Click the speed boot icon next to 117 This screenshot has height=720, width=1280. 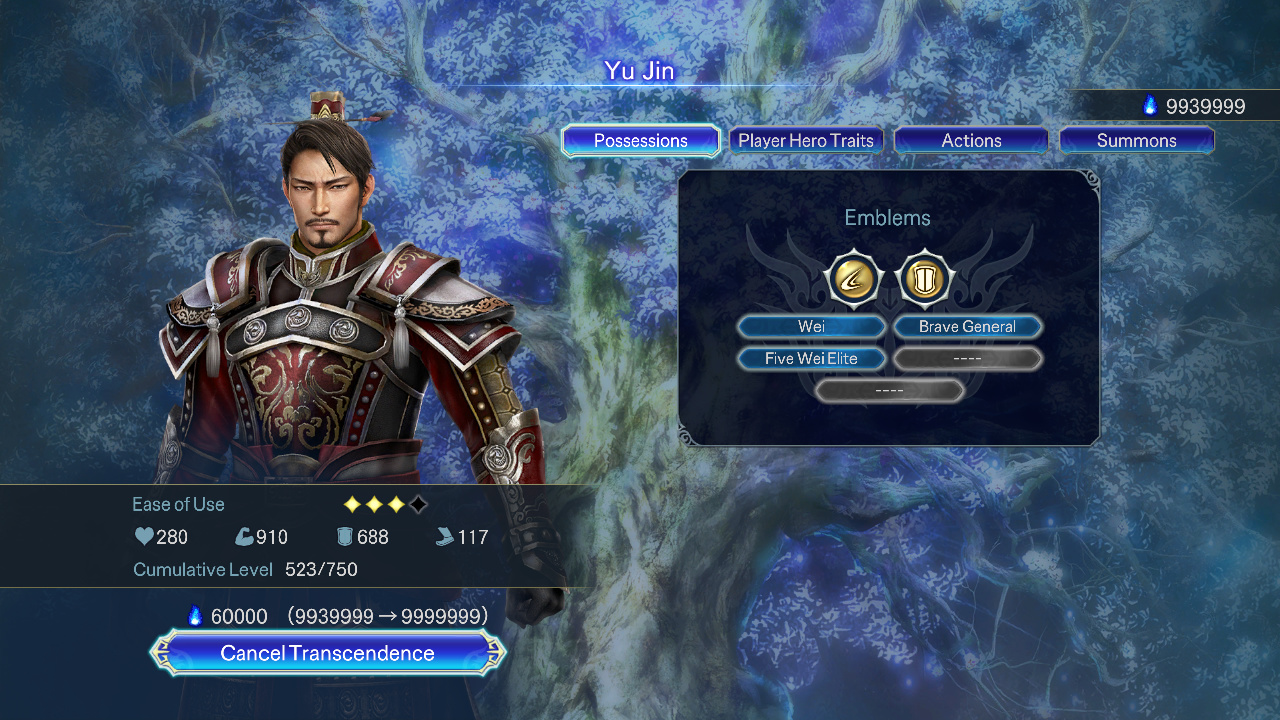pyautogui.click(x=444, y=537)
